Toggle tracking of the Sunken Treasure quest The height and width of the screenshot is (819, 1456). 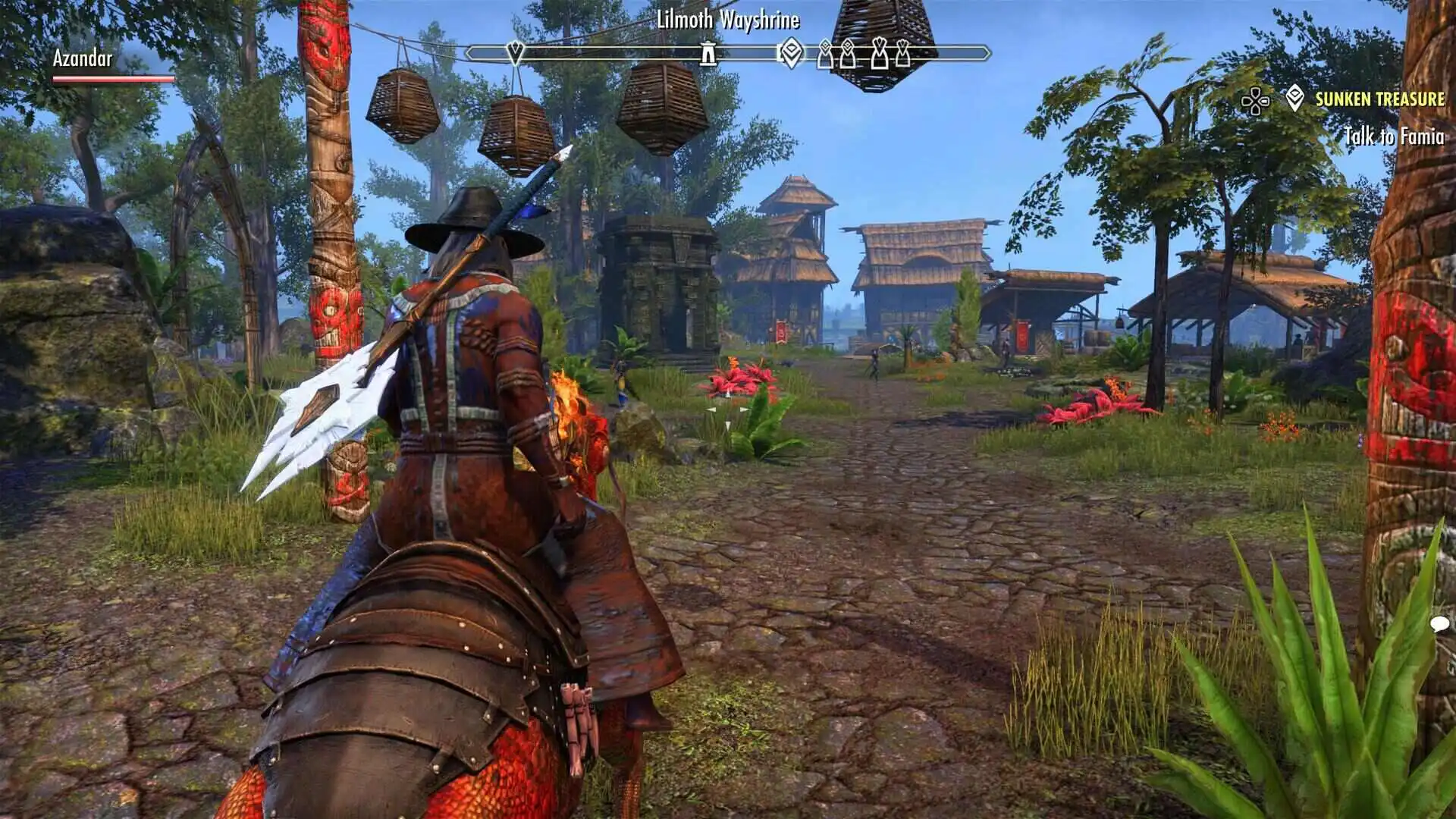point(1379,98)
